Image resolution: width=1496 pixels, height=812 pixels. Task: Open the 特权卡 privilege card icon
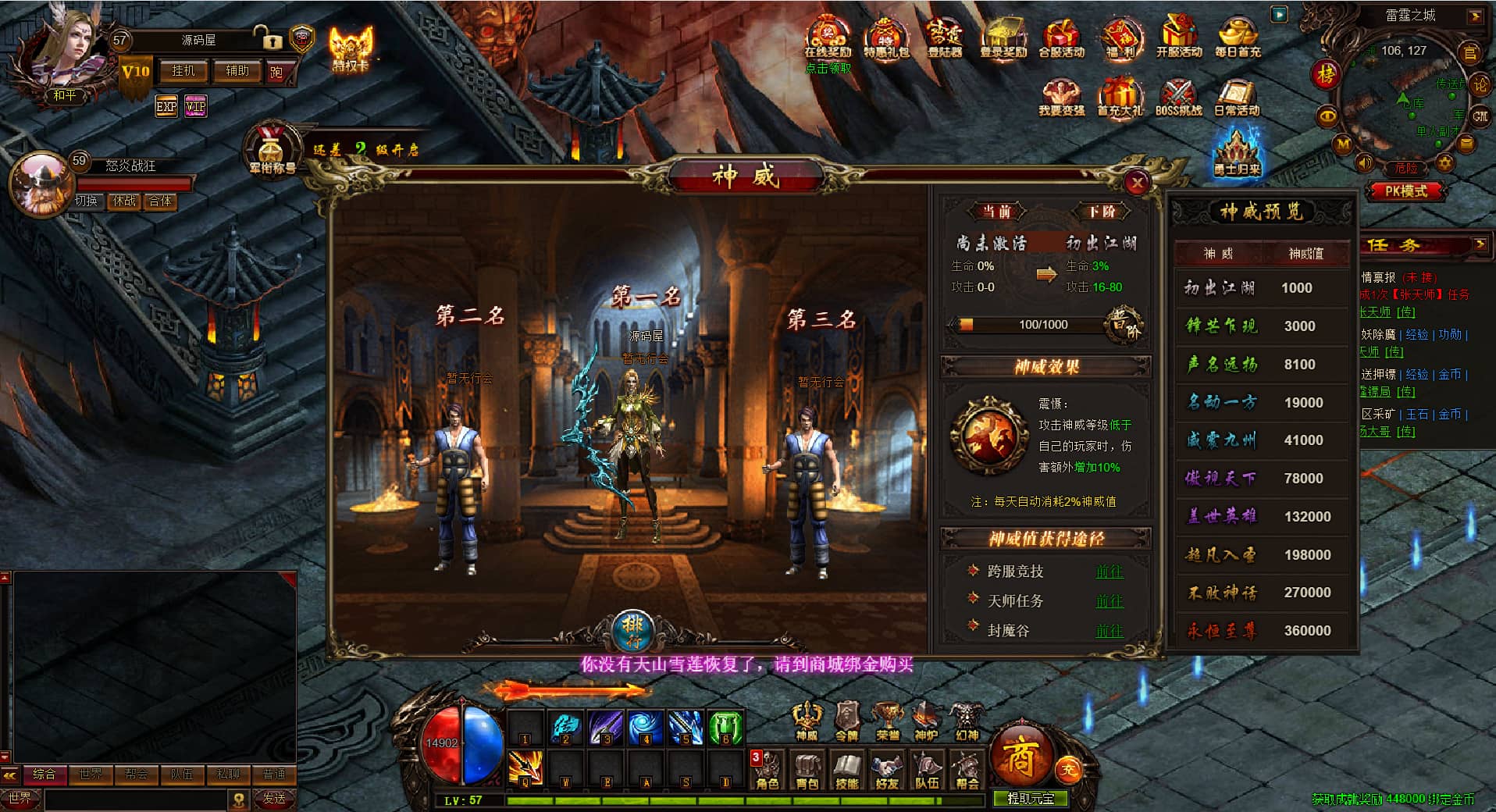(x=351, y=48)
